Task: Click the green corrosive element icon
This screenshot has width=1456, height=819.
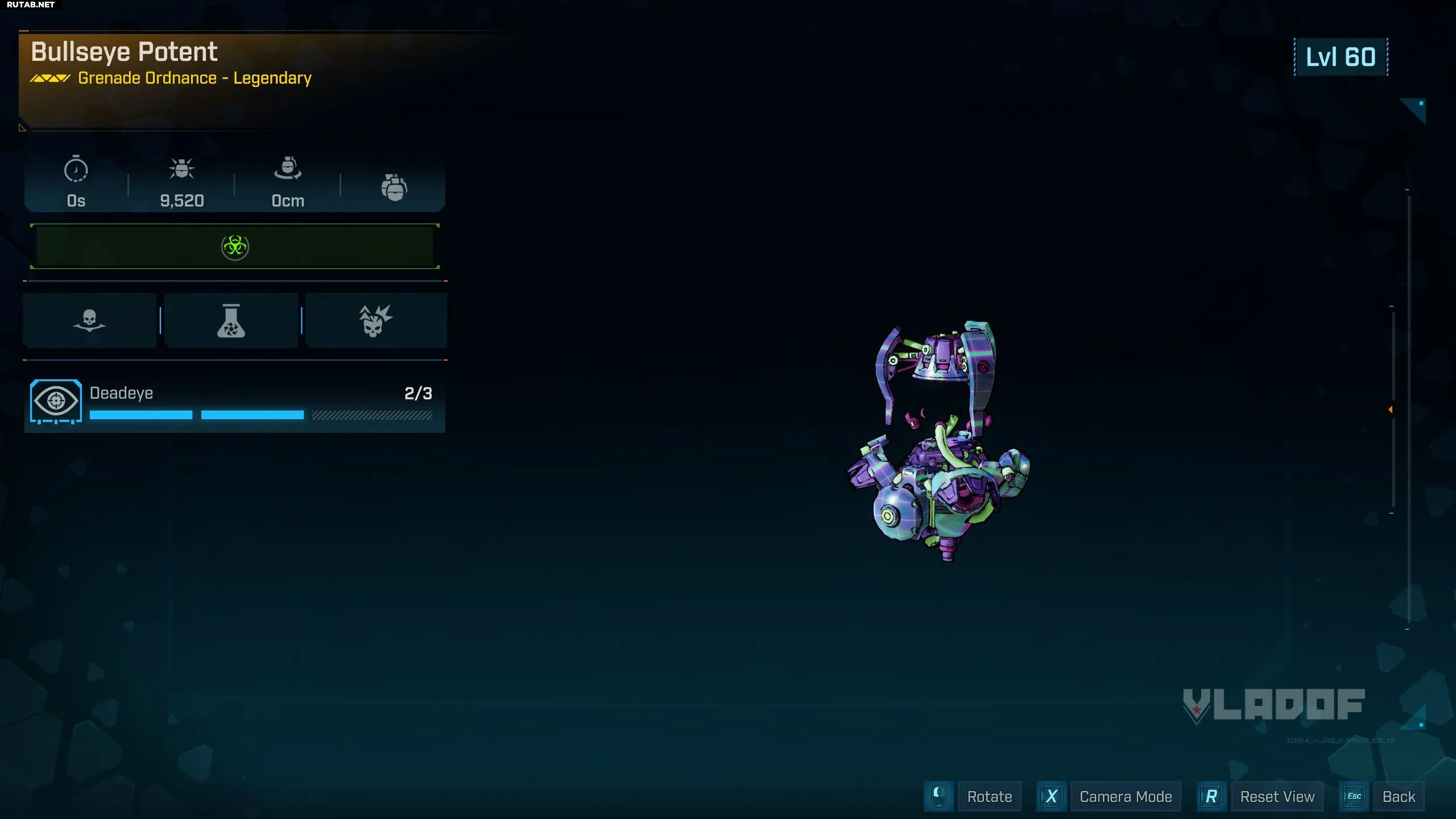Action: click(235, 247)
